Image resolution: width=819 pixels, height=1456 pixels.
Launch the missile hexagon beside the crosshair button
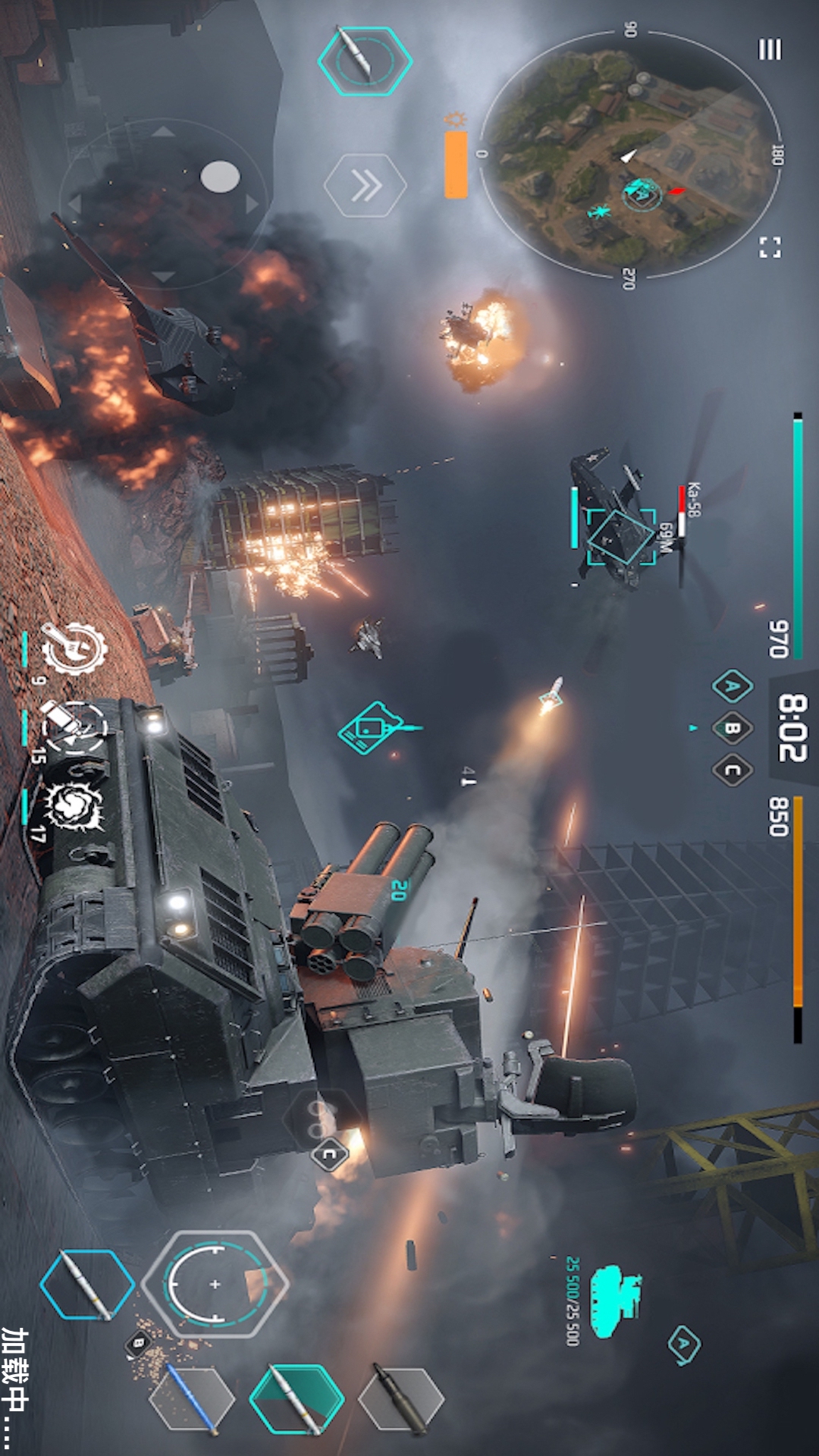point(86,1284)
